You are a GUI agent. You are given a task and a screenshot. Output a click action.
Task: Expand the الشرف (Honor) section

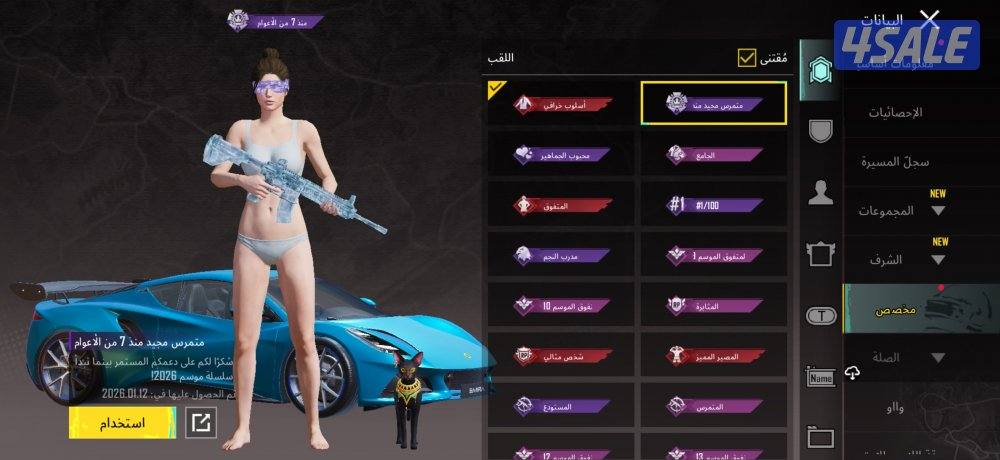900,259
